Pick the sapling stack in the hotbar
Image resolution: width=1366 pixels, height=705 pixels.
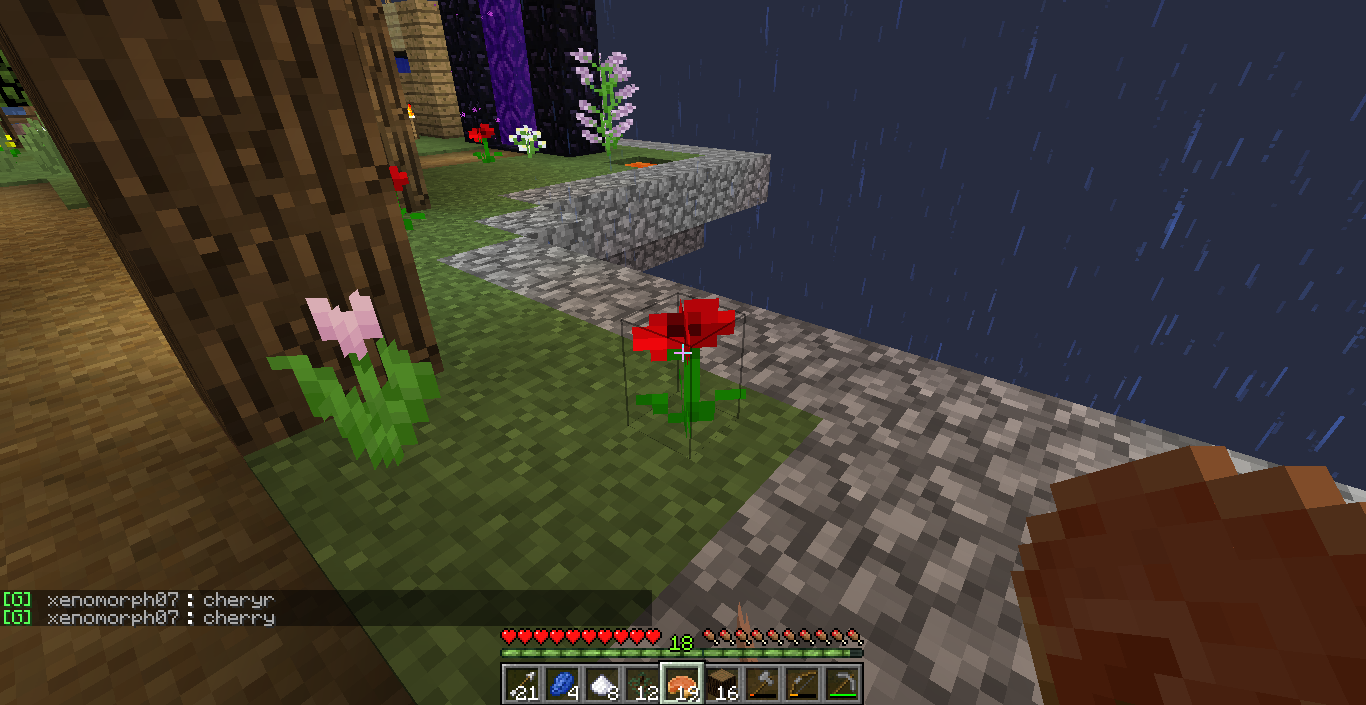click(642, 684)
